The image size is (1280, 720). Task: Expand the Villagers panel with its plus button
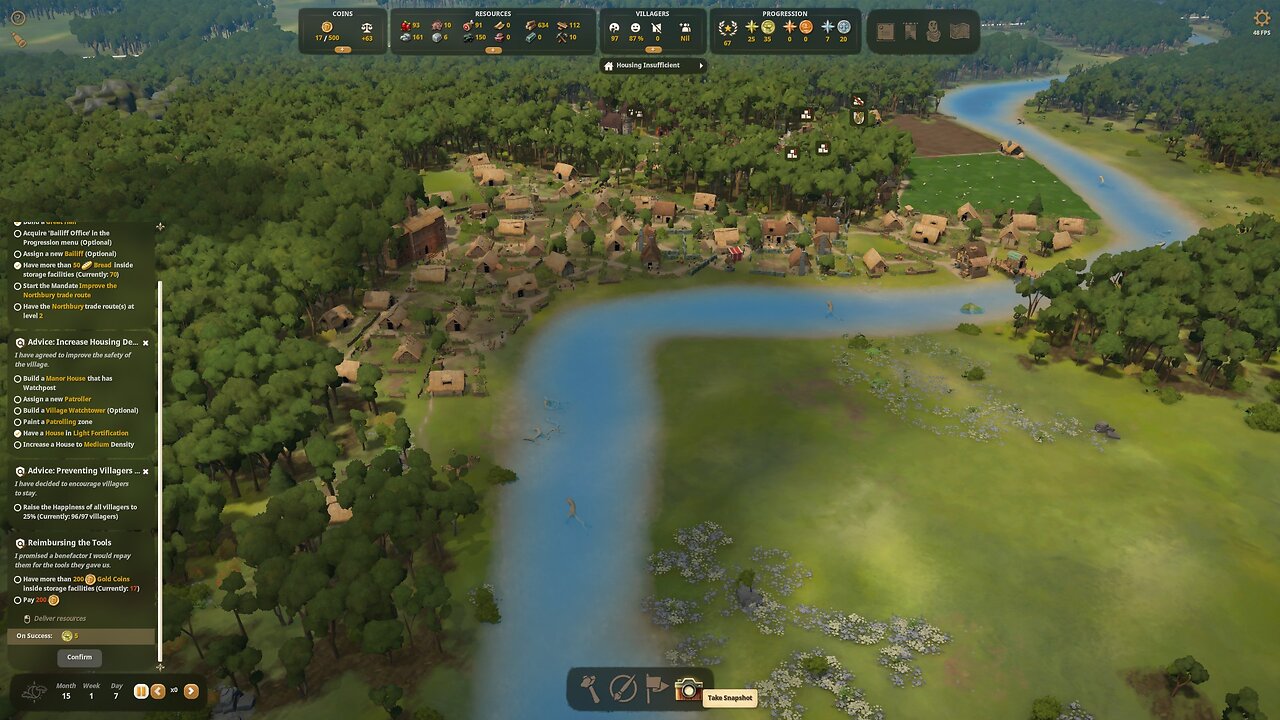pos(653,49)
